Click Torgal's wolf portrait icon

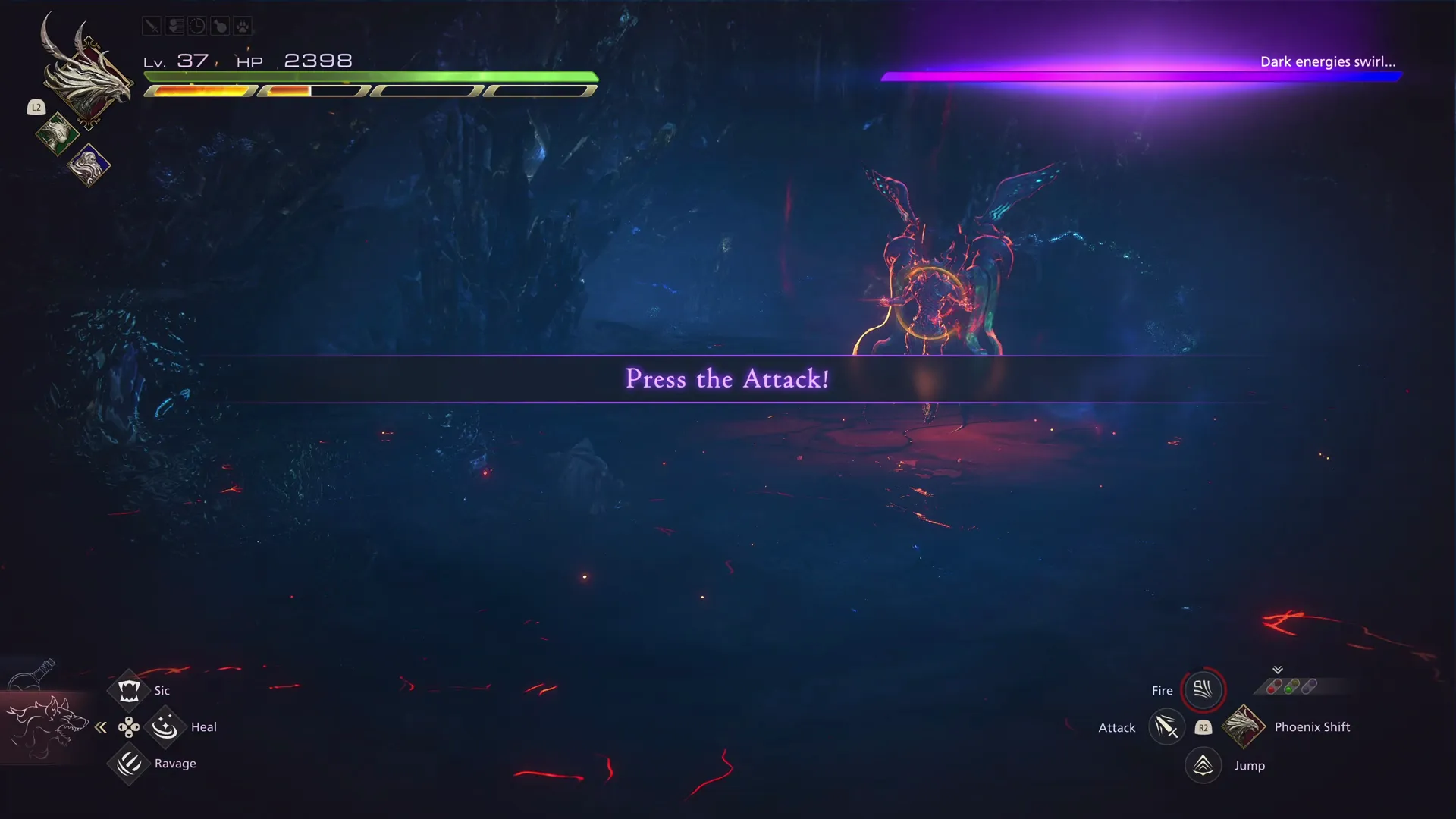47,726
